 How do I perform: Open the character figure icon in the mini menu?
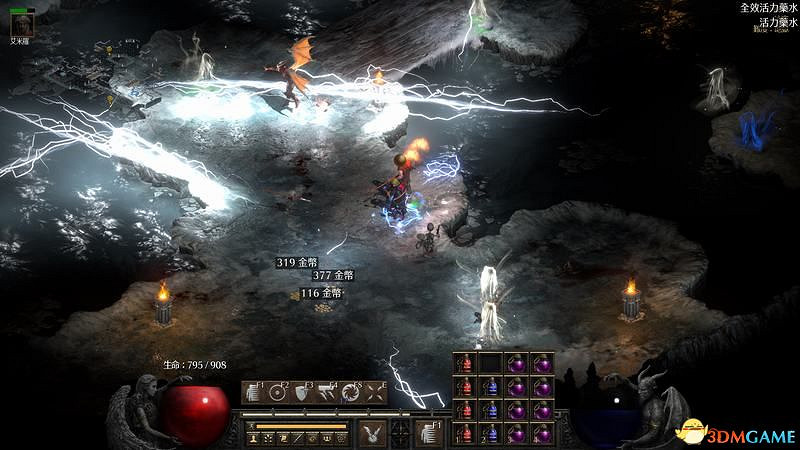coord(255,438)
